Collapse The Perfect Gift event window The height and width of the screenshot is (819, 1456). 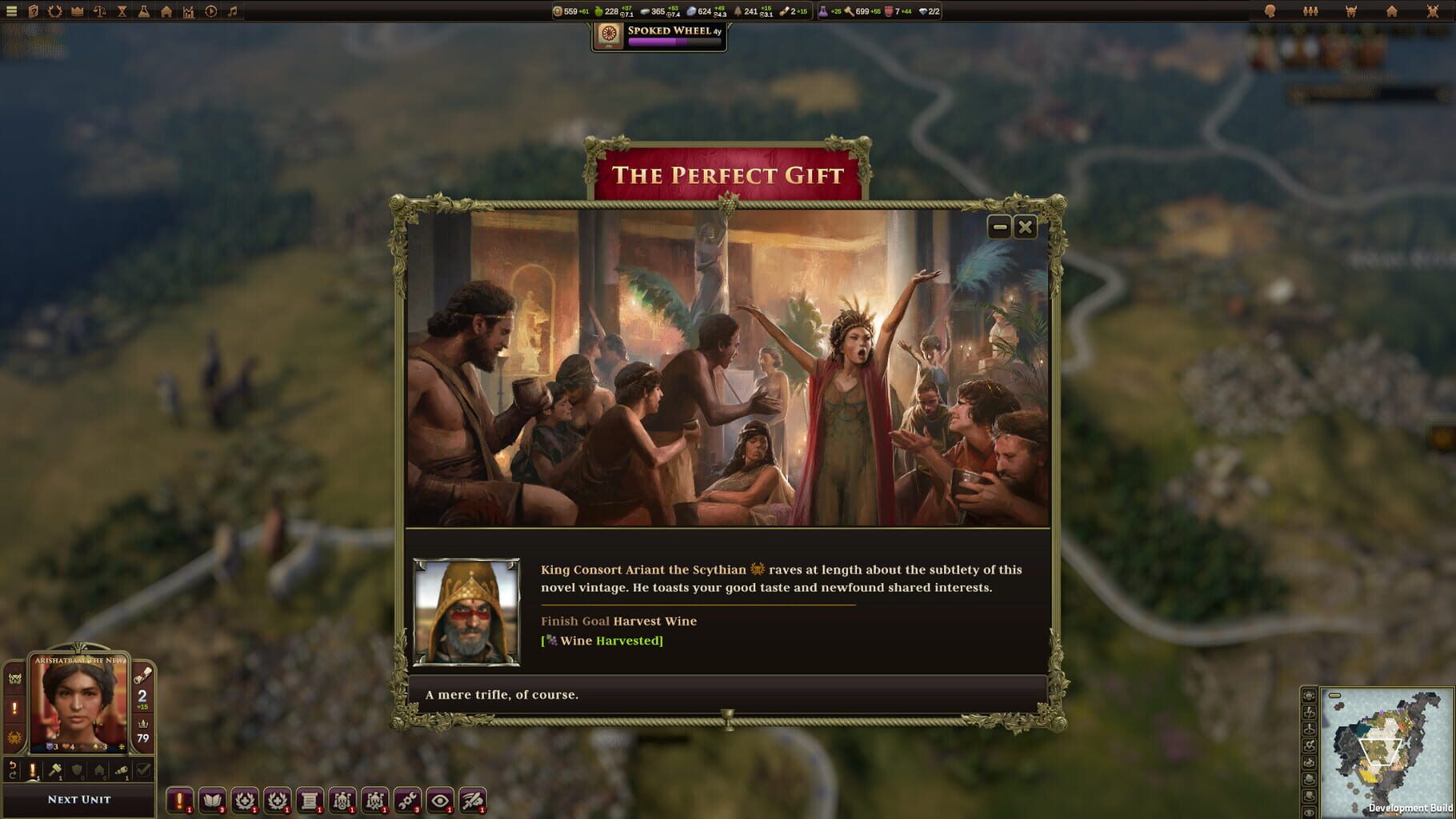click(999, 227)
